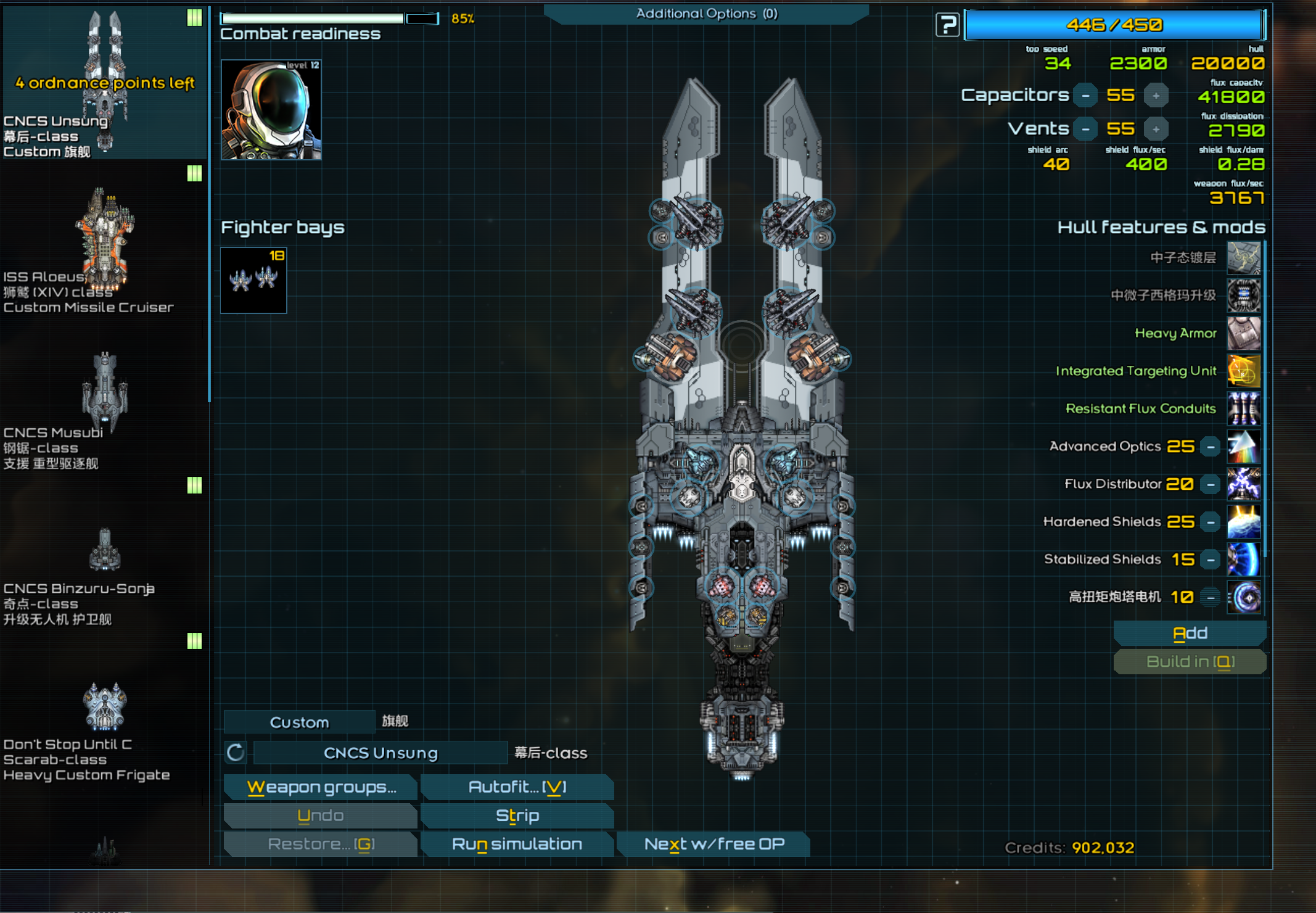The image size is (1316, 913).
Task: Go to next ship with free OP
Action: tap(714, 844)
